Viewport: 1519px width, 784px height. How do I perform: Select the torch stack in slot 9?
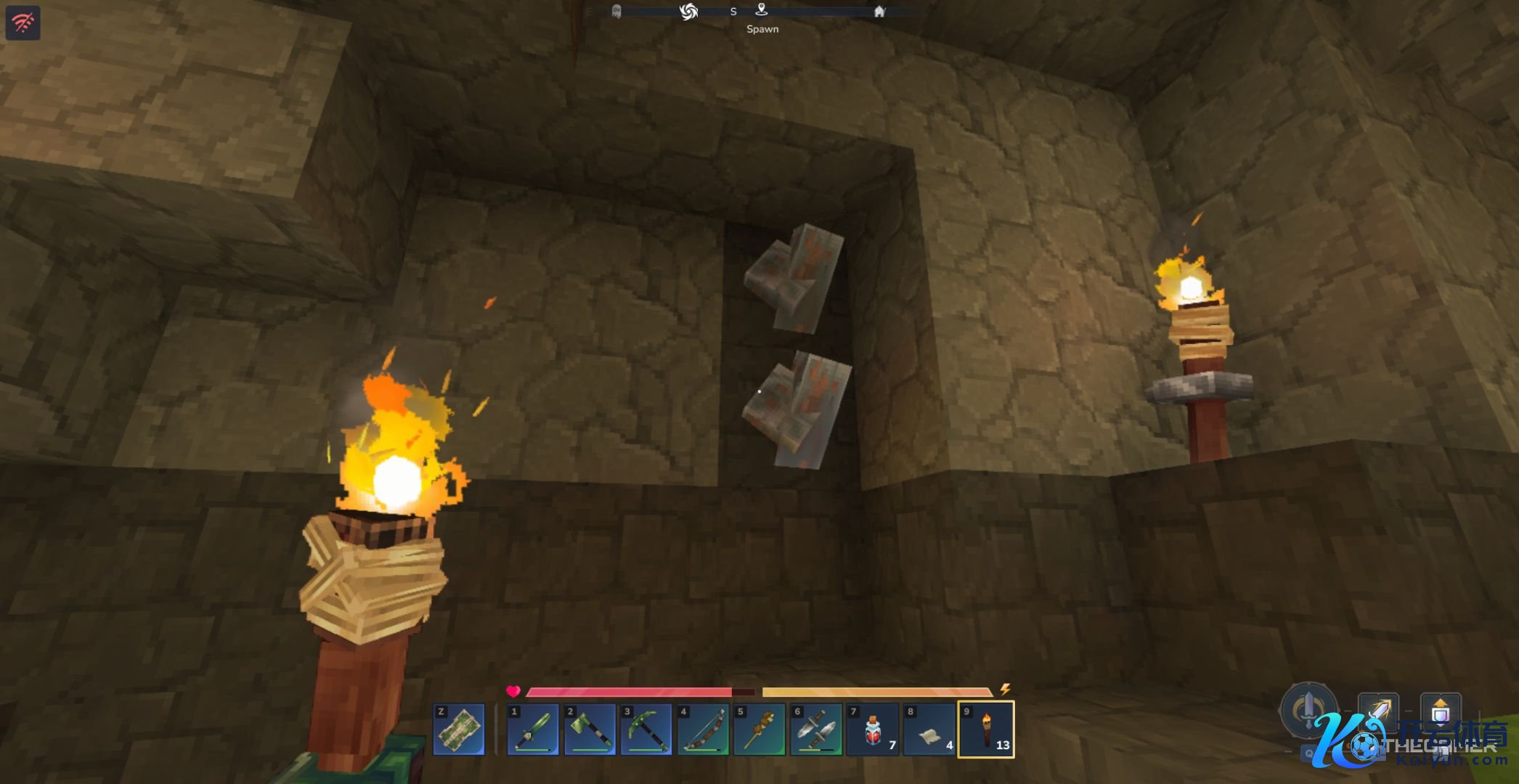tap(986, 729)
